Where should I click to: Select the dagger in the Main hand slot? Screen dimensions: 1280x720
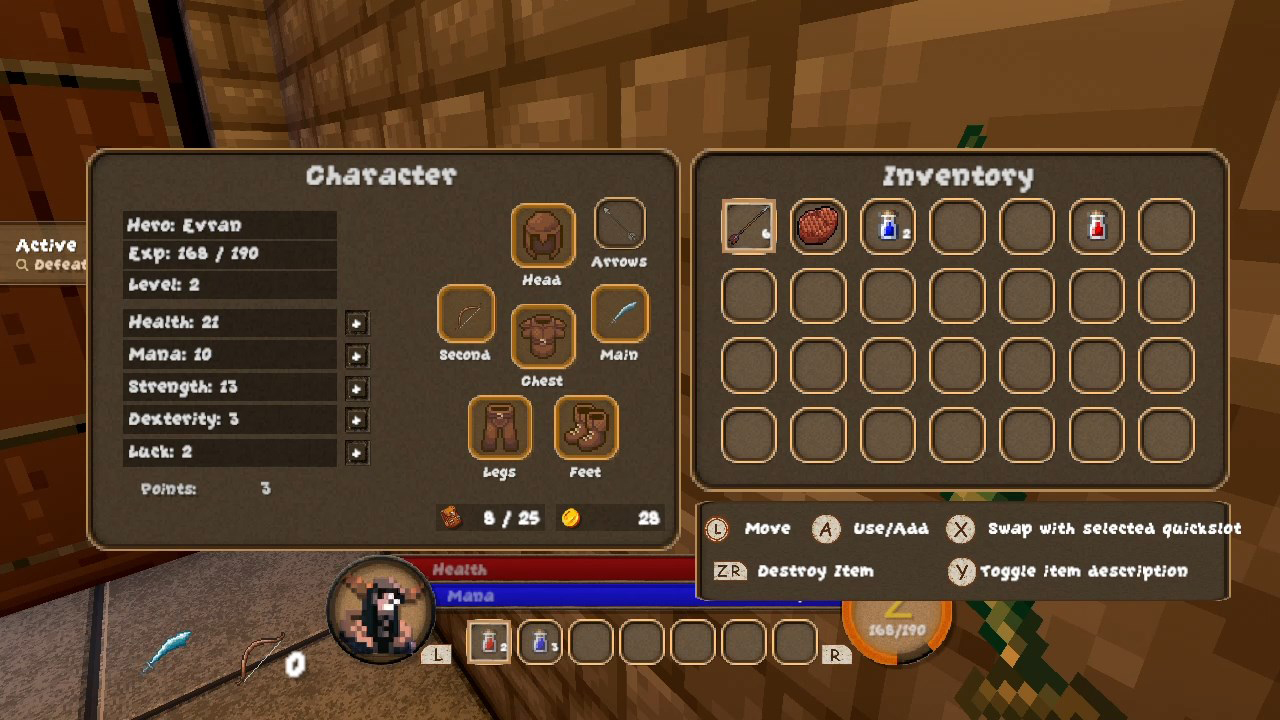620,313
